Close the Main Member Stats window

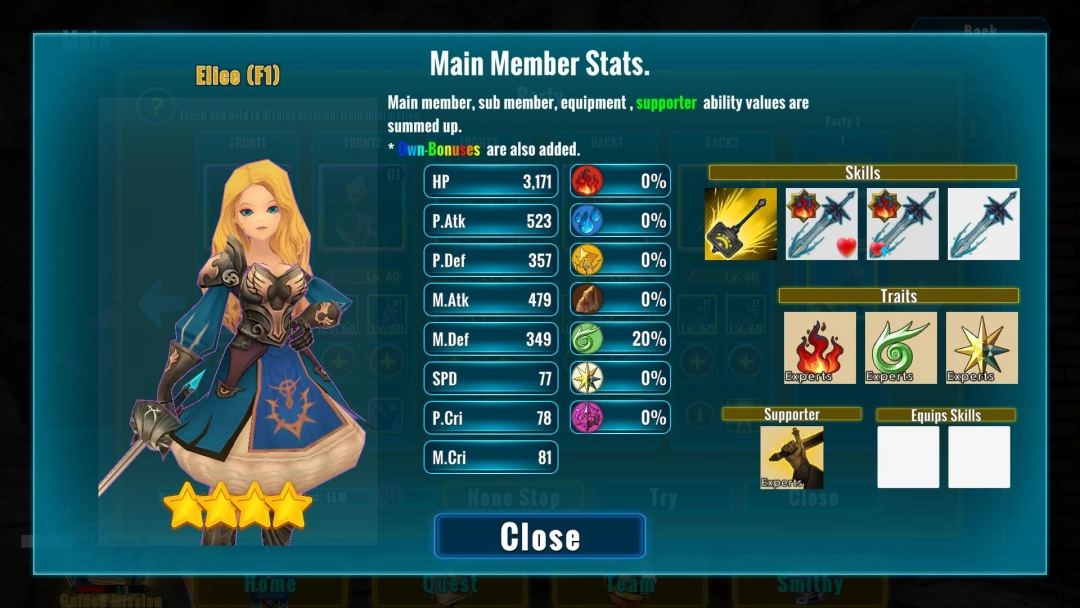(x=540, y=536)
